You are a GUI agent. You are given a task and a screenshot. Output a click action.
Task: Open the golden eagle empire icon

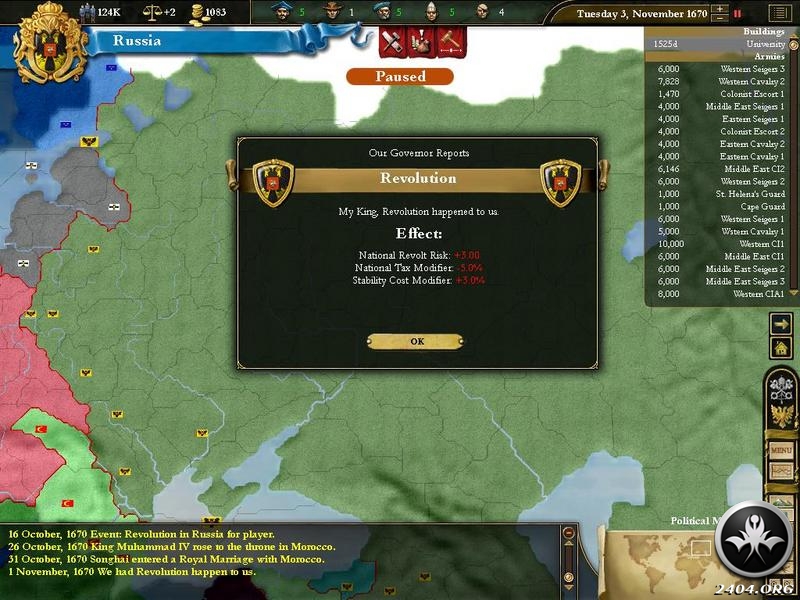click(781, 416)
